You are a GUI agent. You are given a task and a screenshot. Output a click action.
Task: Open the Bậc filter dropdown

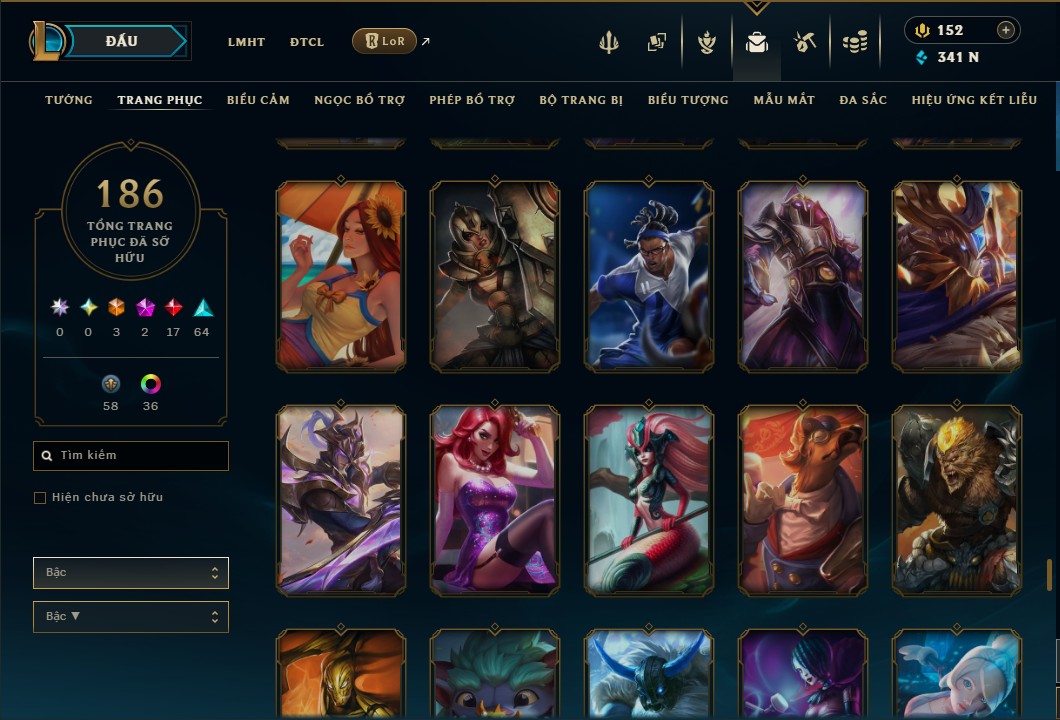(x=131, y=573)
